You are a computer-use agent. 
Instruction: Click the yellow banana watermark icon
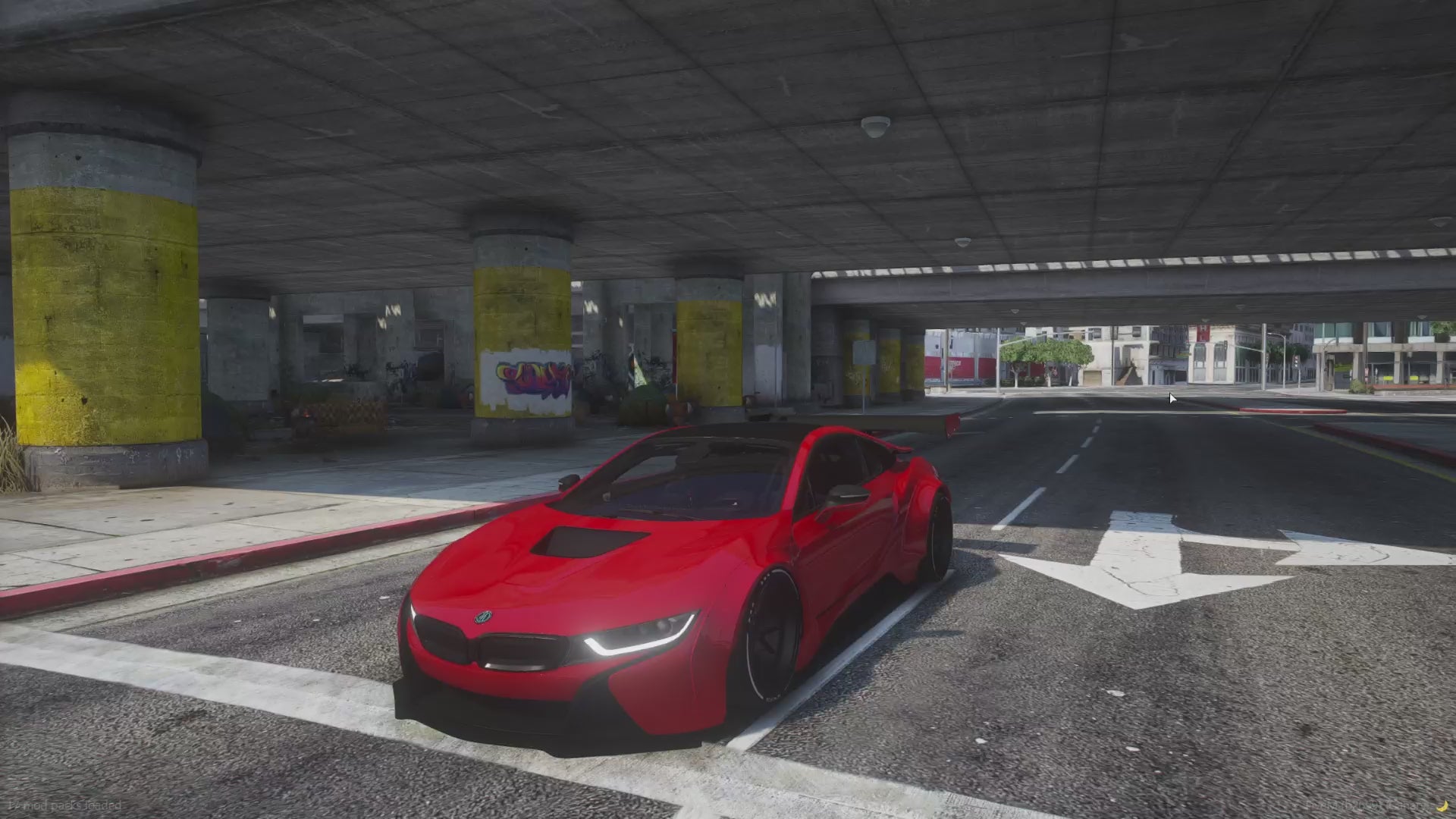pyautogui.click(x=1444, y=805)
